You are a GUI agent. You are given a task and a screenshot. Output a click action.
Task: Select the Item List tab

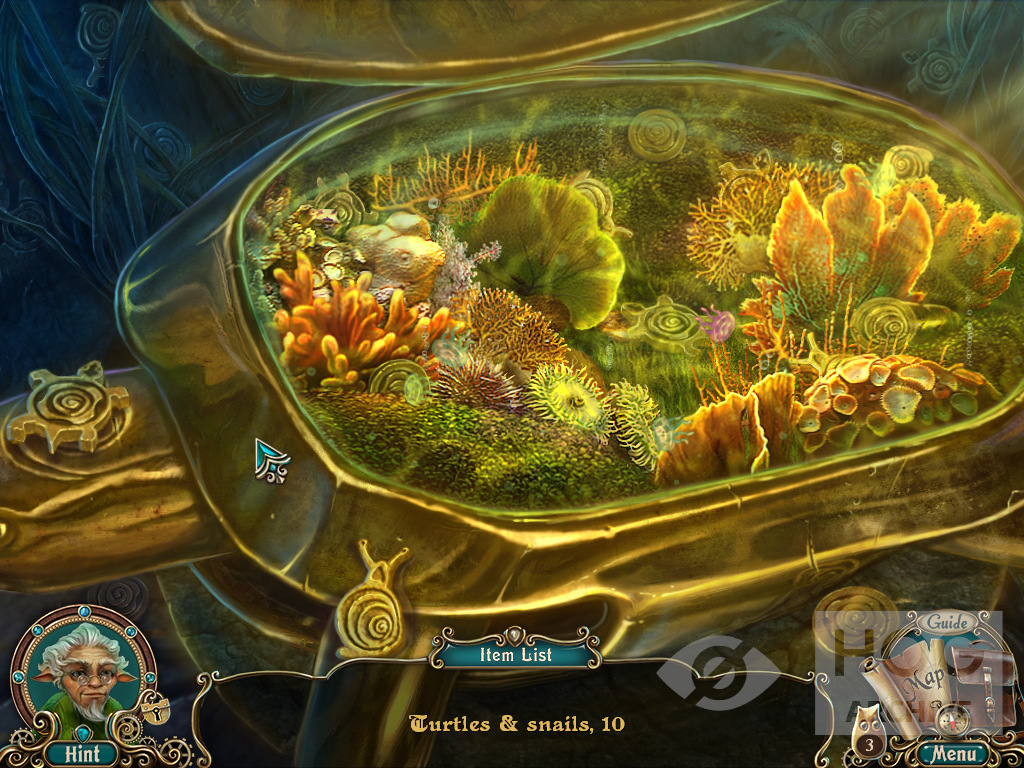516,656
